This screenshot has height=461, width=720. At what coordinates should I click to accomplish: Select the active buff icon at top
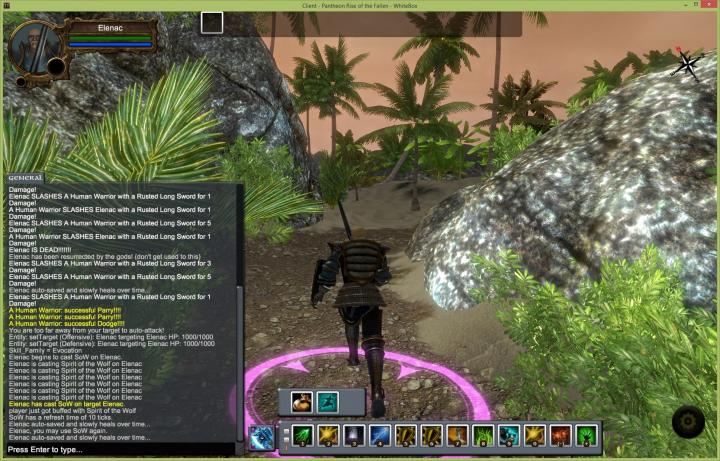pyautogui.click(x=212, y=23)
